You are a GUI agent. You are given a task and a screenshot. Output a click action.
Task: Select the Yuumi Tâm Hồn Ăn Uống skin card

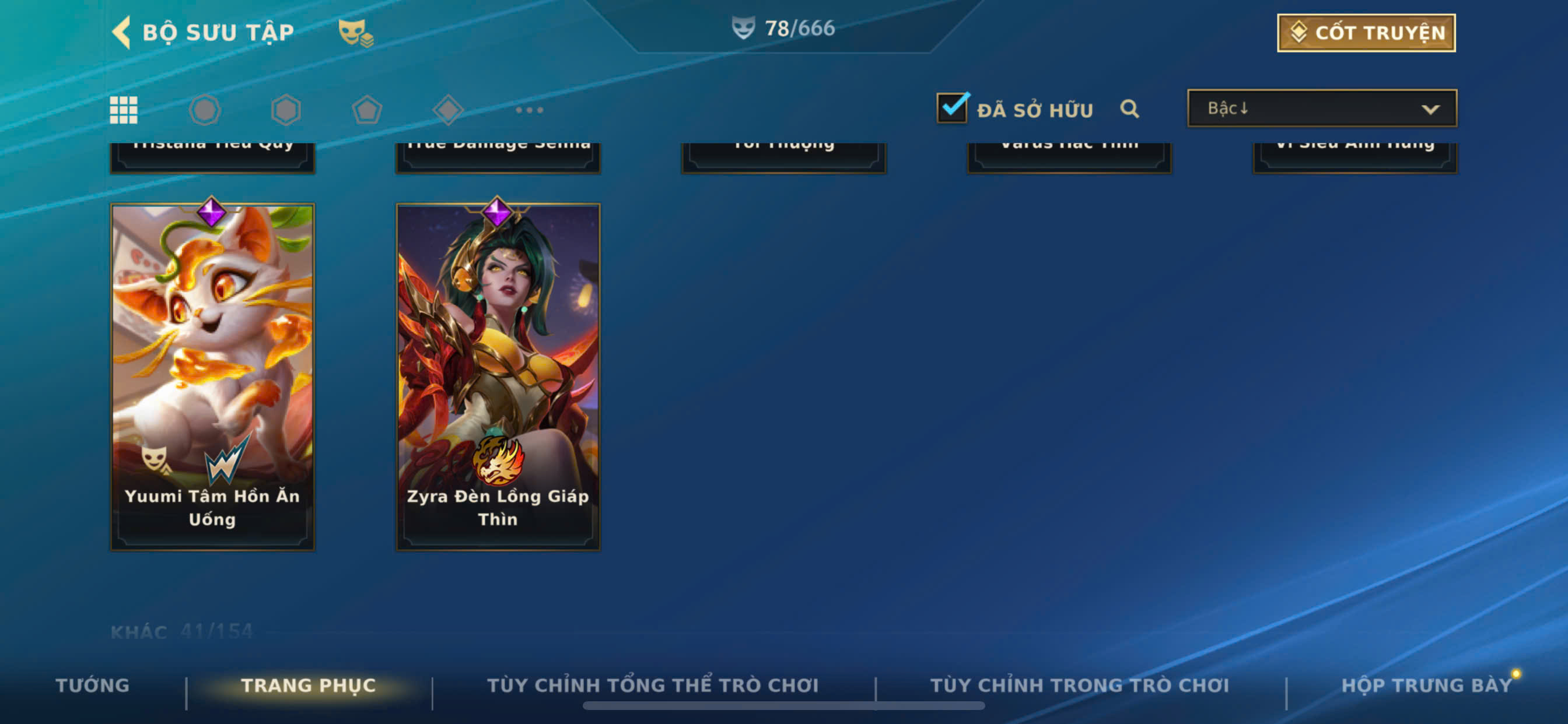[212, 377]
